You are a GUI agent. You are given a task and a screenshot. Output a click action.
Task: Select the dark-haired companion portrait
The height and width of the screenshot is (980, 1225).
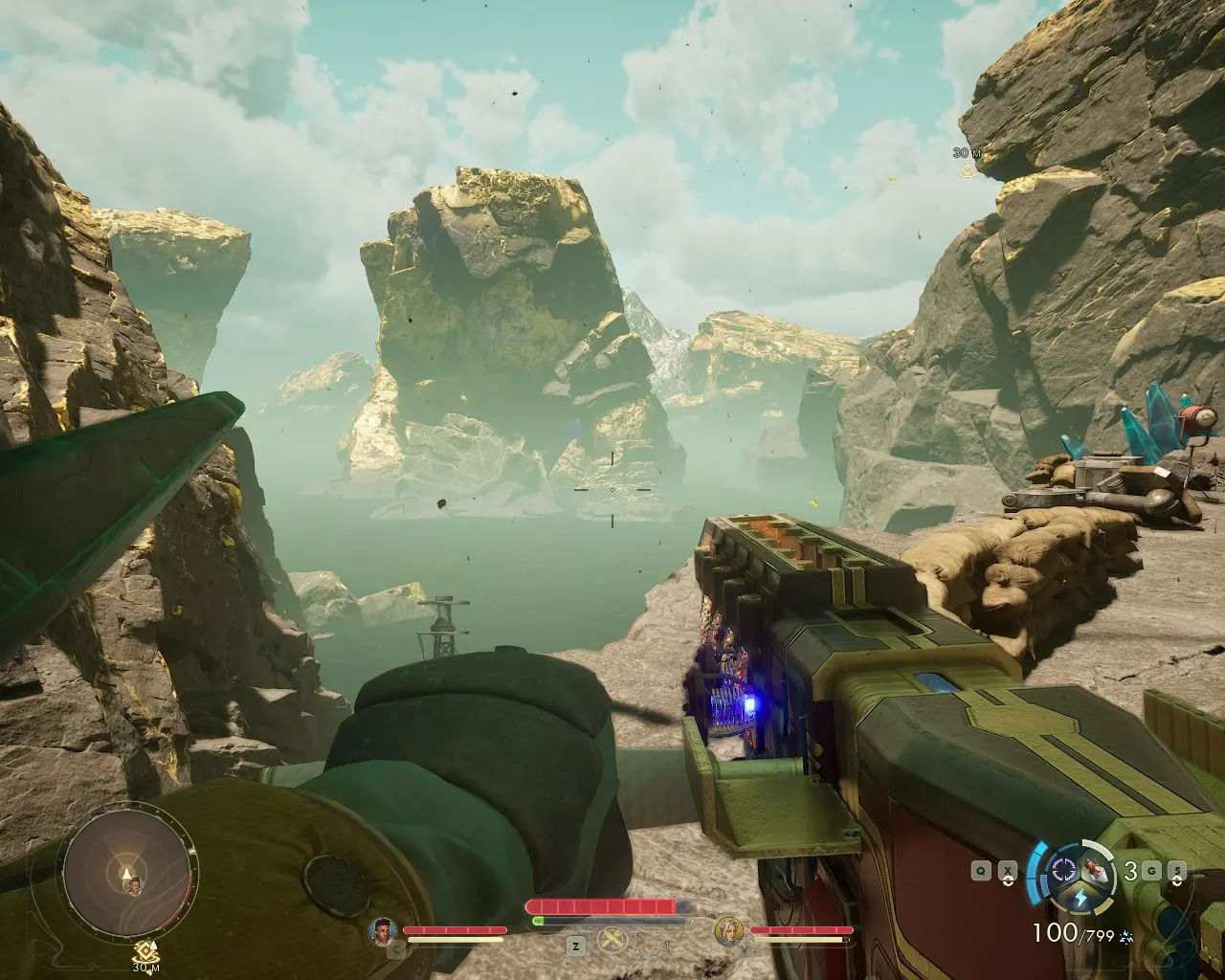[x=383, y=930]
